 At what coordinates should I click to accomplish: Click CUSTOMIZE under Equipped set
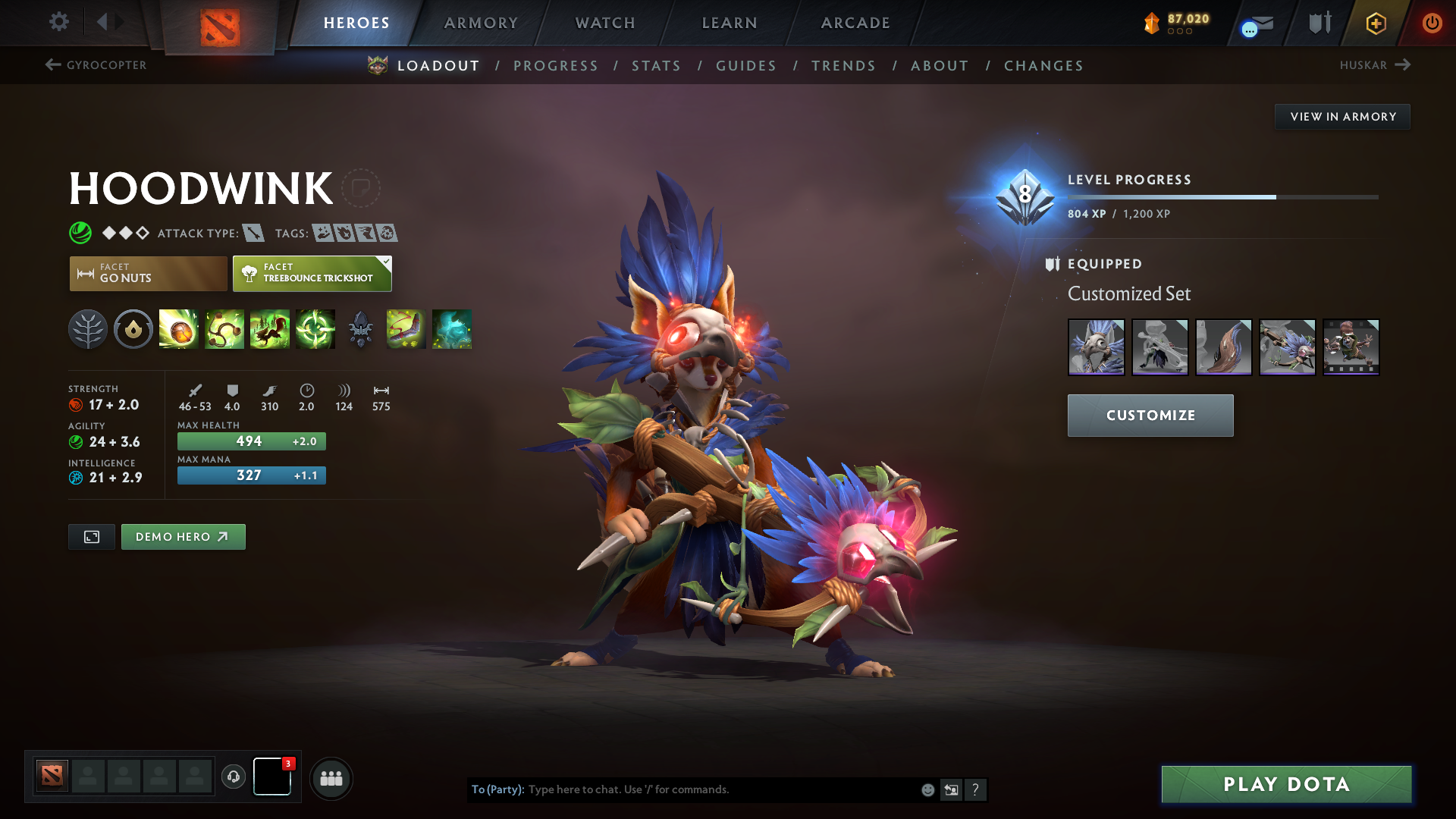[1150, 415]
